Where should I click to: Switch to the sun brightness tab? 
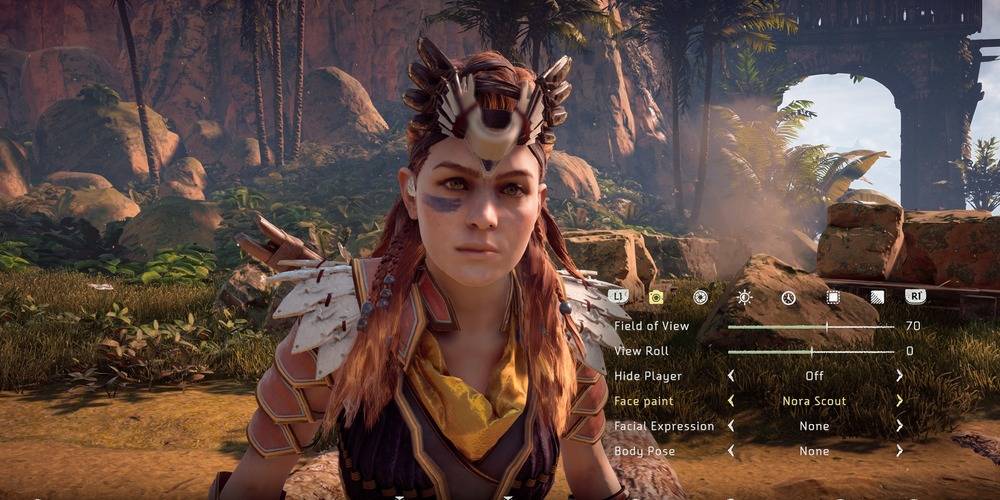[744, 297]
